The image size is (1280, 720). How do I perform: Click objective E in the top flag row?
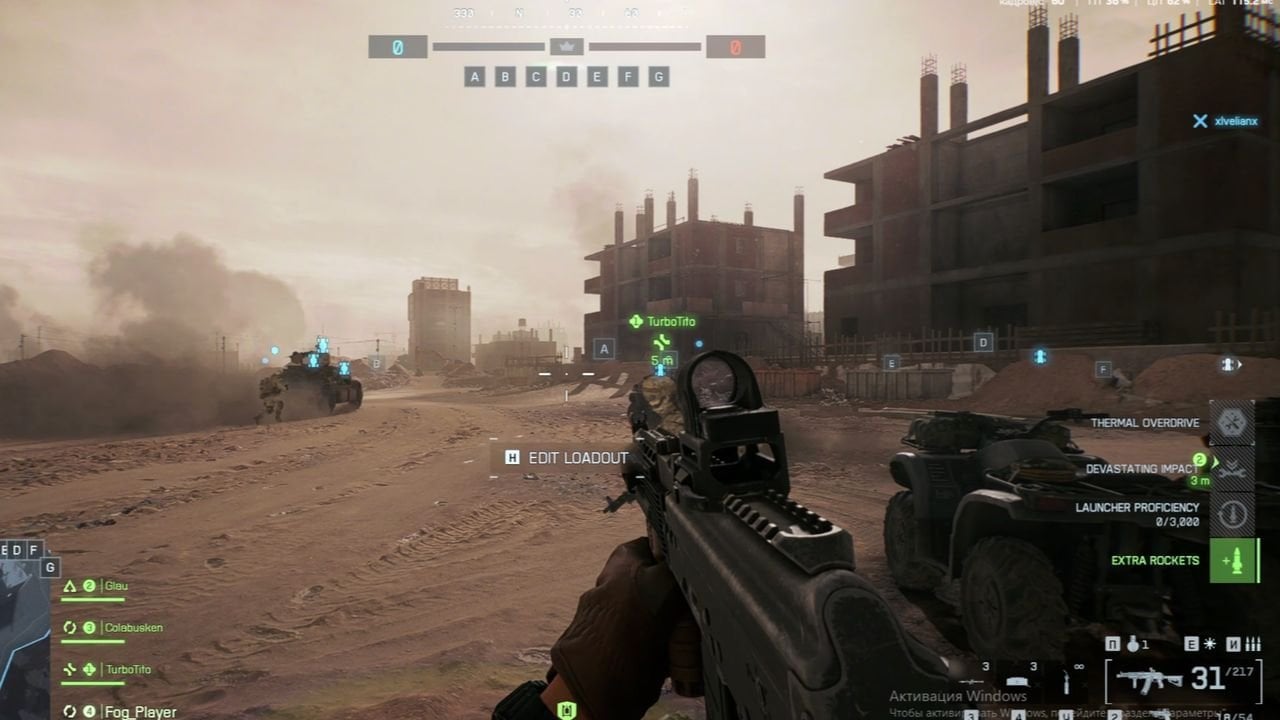click(597, 77)
